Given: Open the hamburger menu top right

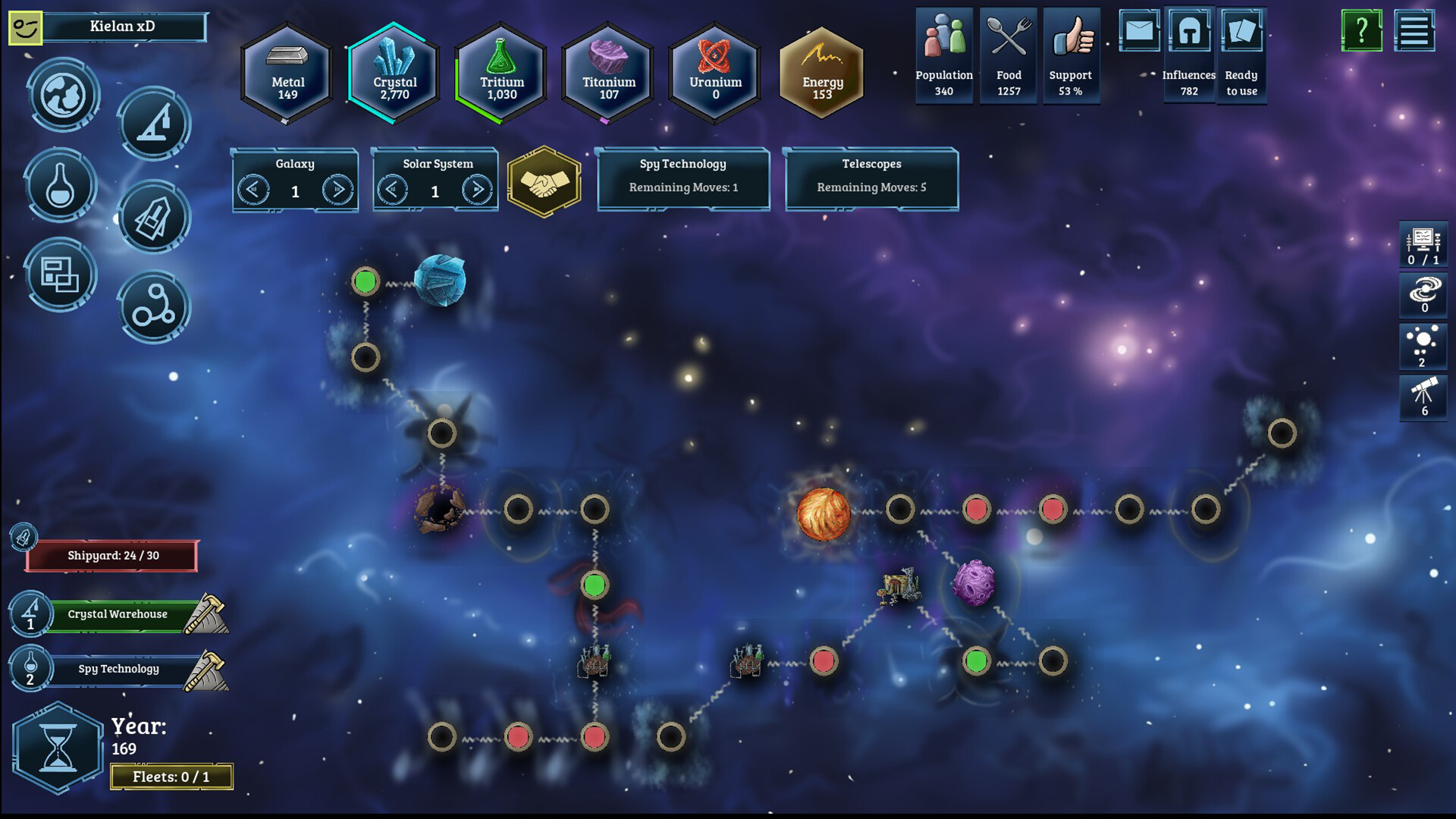Looking at the screenshot, I should [1417, 32].
